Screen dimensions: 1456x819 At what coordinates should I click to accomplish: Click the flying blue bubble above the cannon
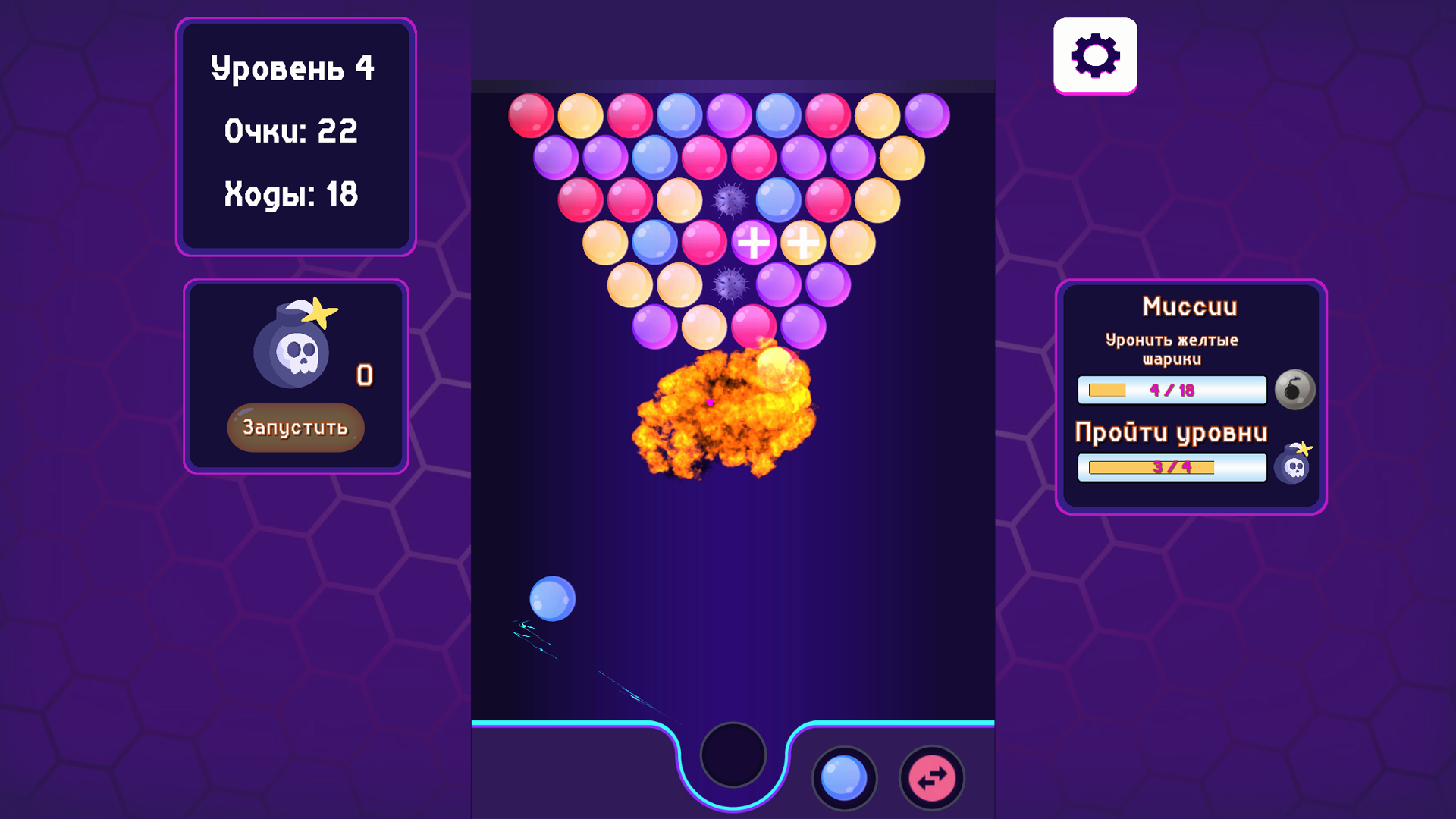click(551, 598)
